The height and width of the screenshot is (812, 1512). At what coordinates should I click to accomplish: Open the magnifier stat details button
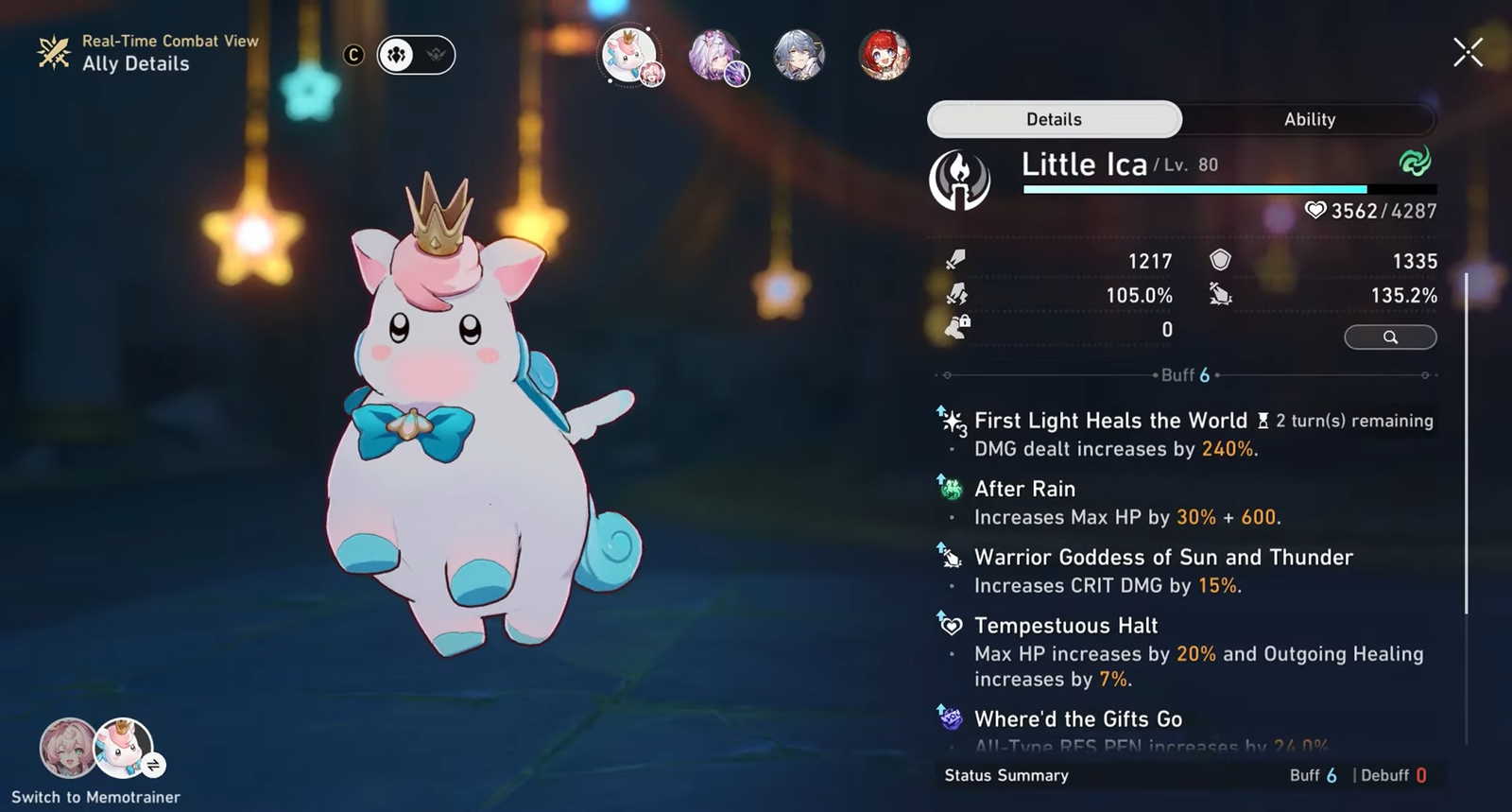1390,337
